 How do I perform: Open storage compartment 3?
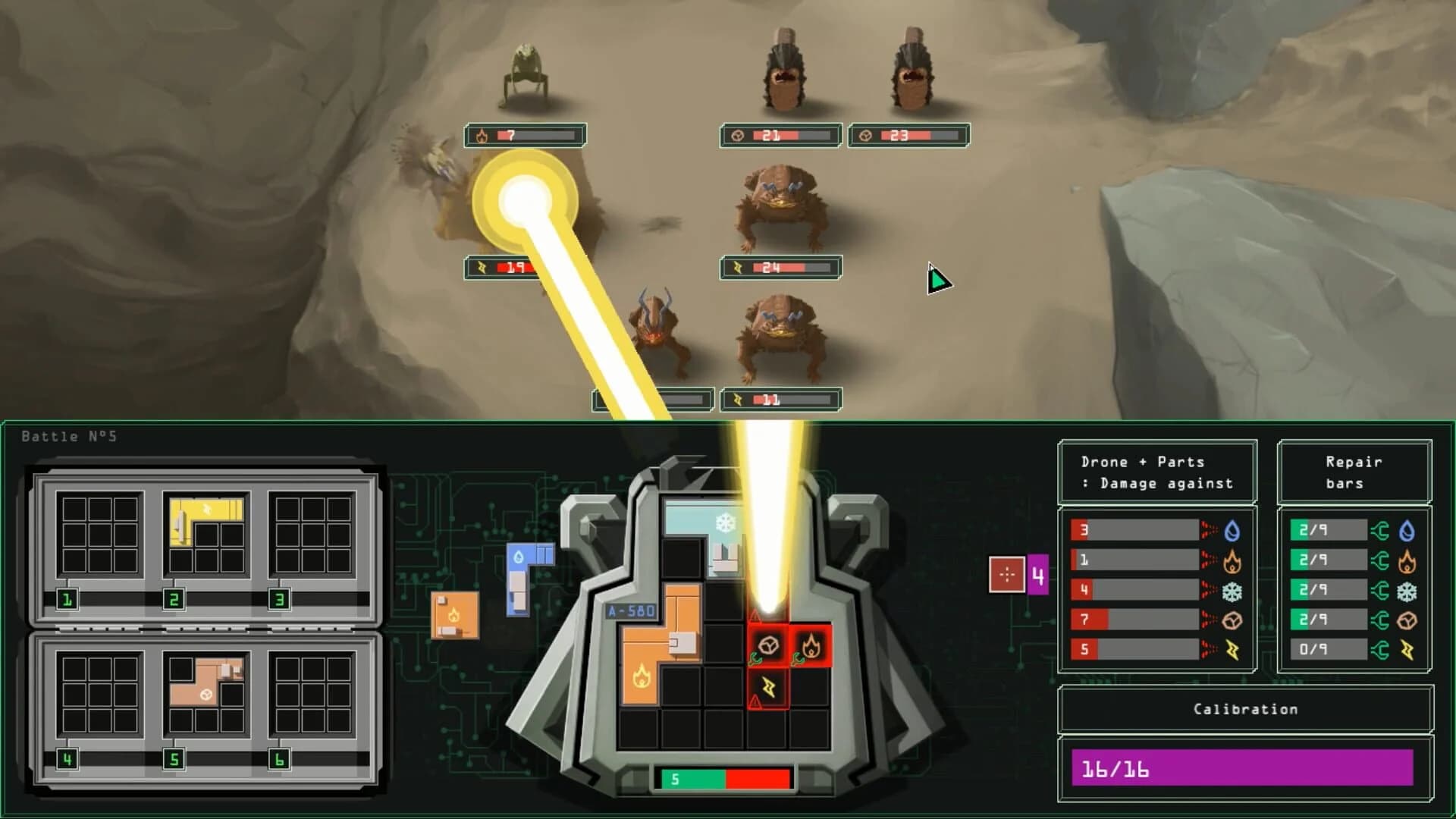tap(278, 598)
